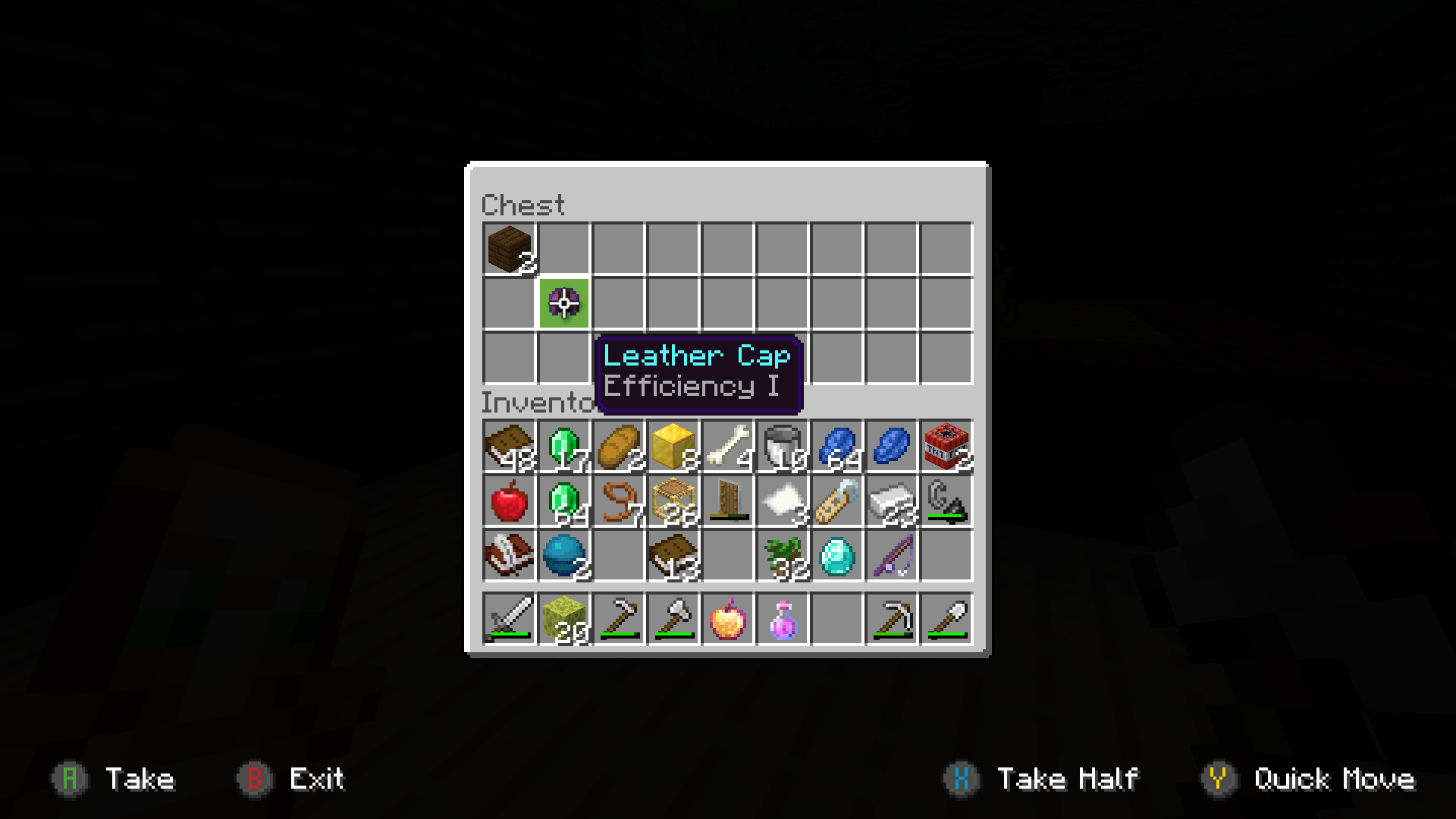This screenshot has width=1456, height=819.
Task: Select the wooden axe in the hotbar
Action: tap(673, 619)
